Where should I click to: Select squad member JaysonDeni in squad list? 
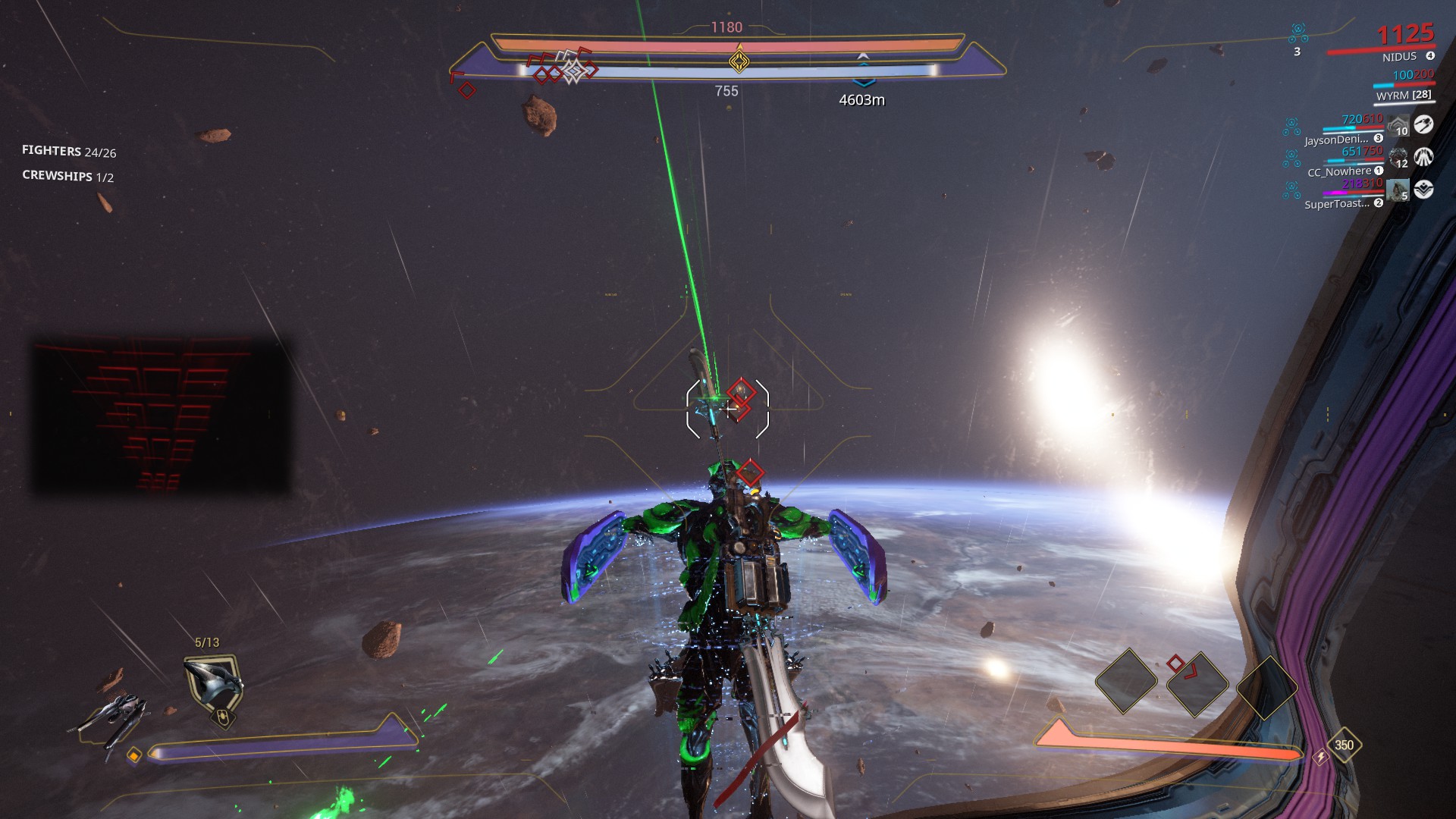pos(1336,140)
